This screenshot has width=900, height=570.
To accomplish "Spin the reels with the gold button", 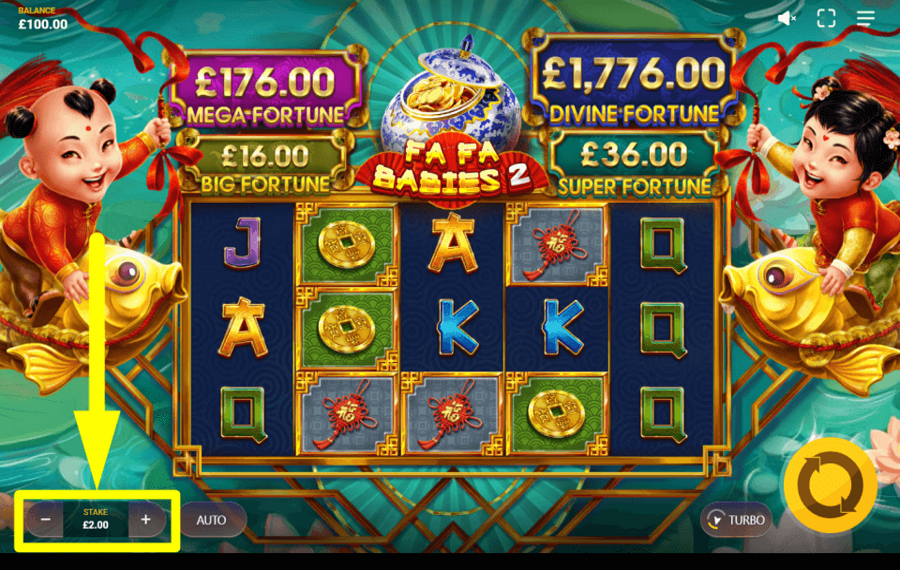I will [x=830, y=485].
